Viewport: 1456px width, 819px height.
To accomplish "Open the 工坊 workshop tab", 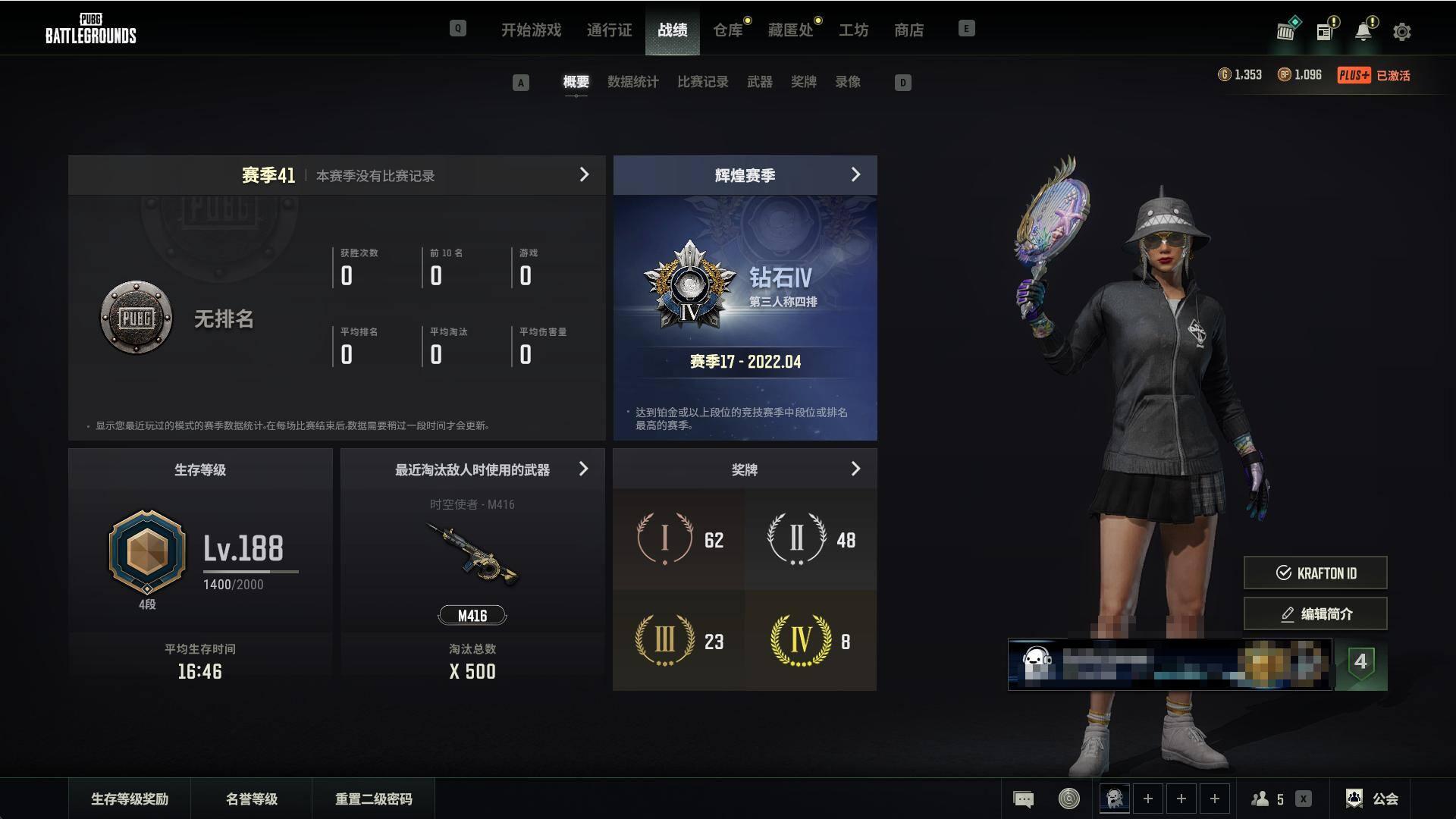I will tap(853, 30).
